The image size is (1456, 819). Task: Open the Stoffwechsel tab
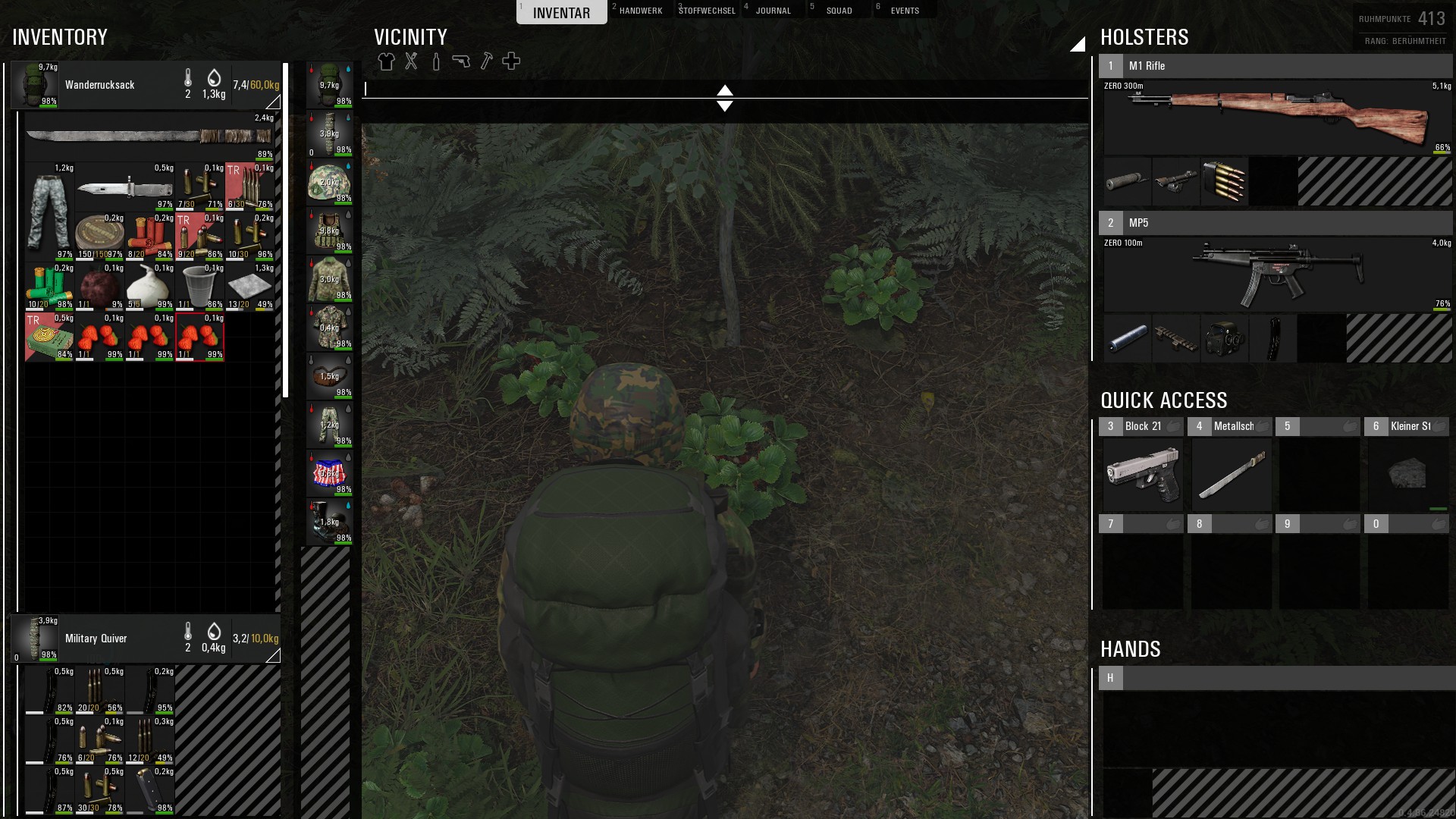[707, 11]
